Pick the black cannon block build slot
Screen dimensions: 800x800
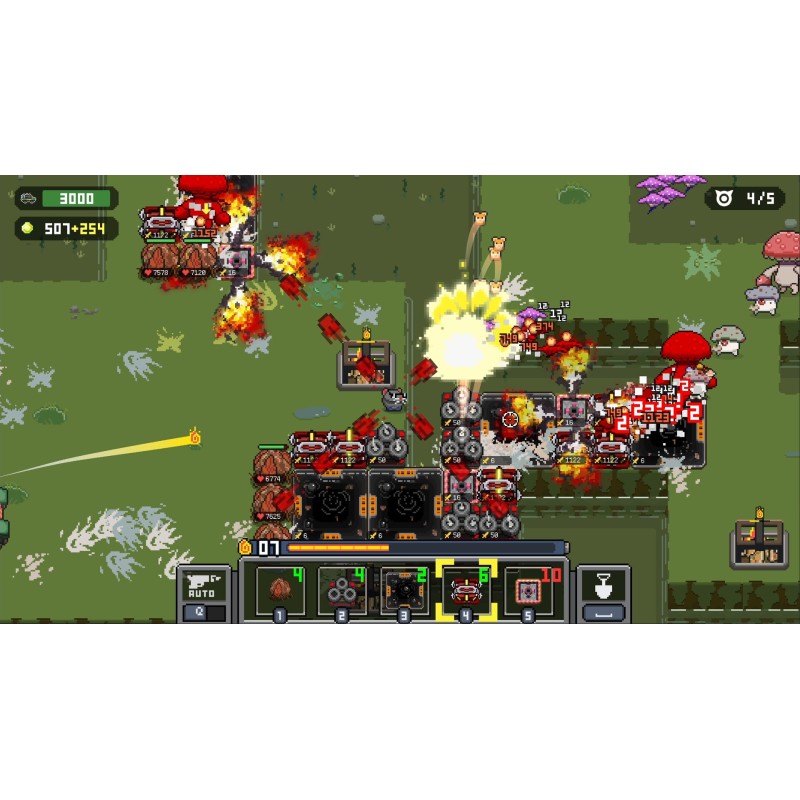pos(403,590)
